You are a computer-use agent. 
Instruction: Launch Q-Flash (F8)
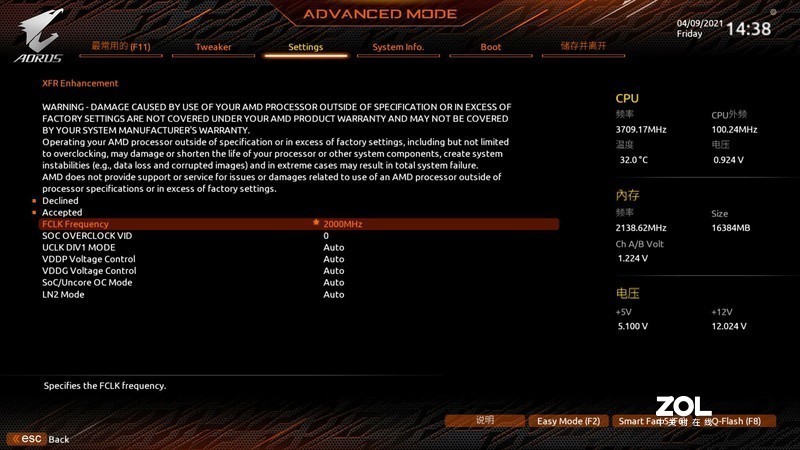(738, 421)
